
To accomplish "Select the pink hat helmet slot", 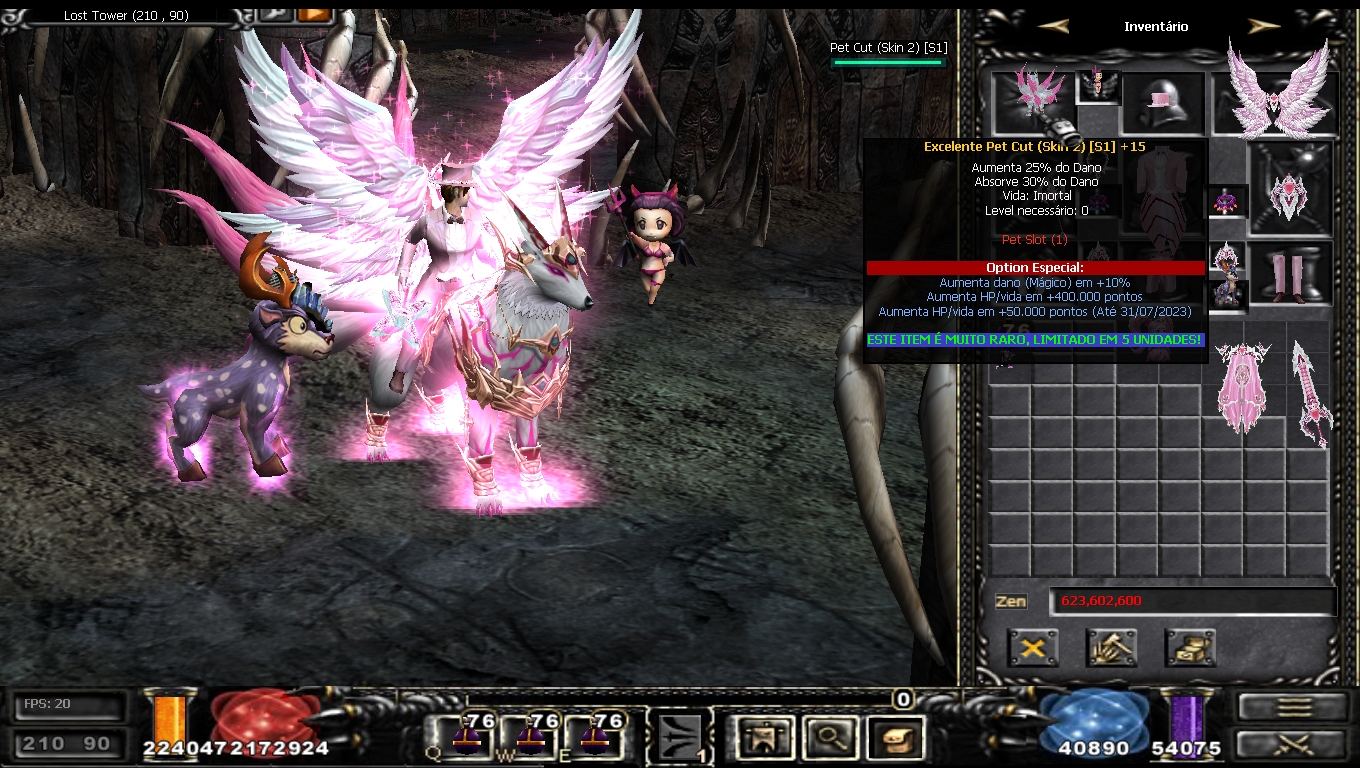I will (x=1162, y=102).
